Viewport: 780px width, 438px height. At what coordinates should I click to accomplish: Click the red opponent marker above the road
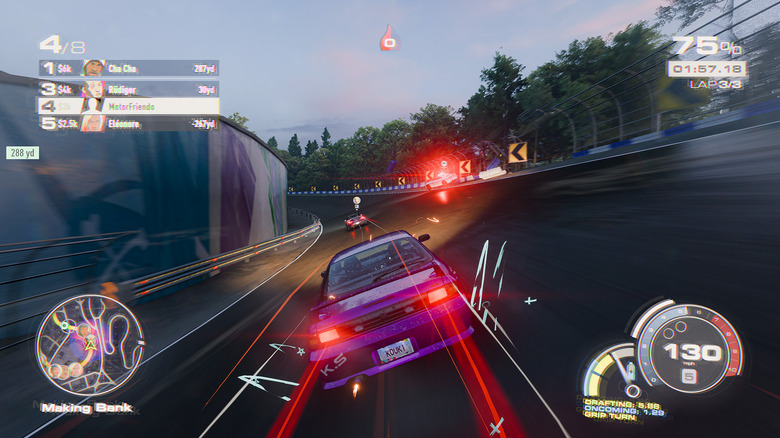(x=389, y=40)
